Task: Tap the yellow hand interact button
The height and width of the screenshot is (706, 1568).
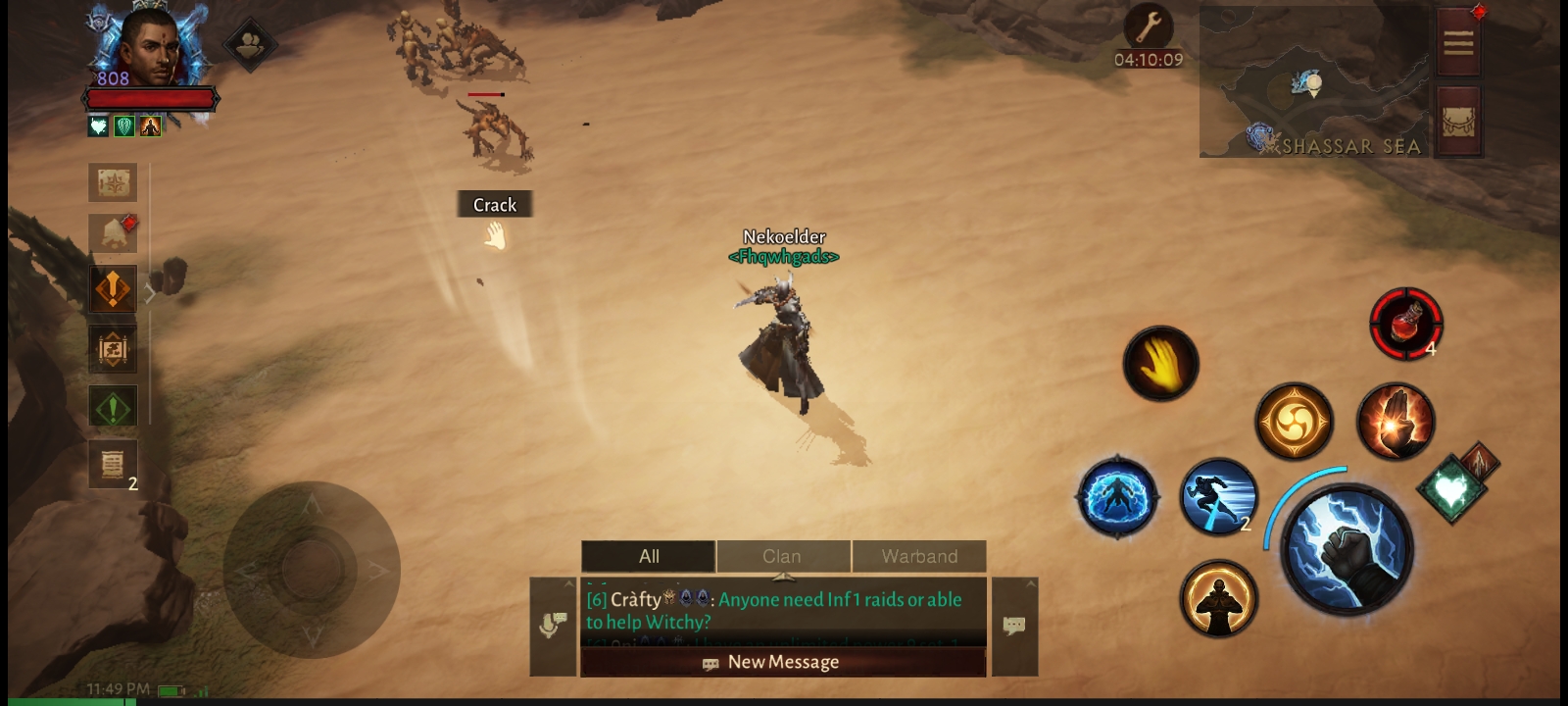Action: point(1160,363)
